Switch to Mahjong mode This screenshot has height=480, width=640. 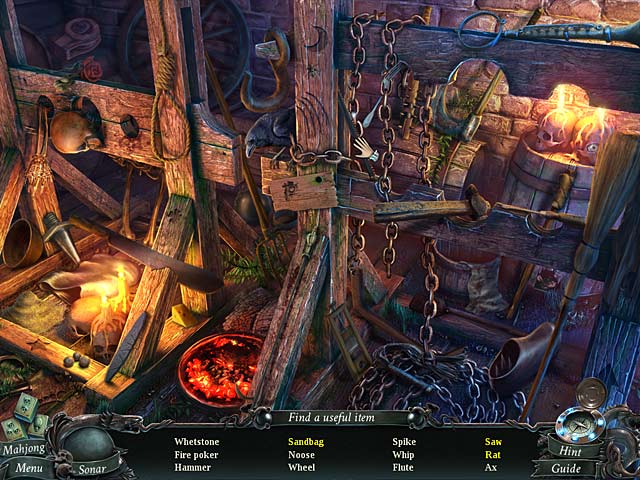point(22,449)
